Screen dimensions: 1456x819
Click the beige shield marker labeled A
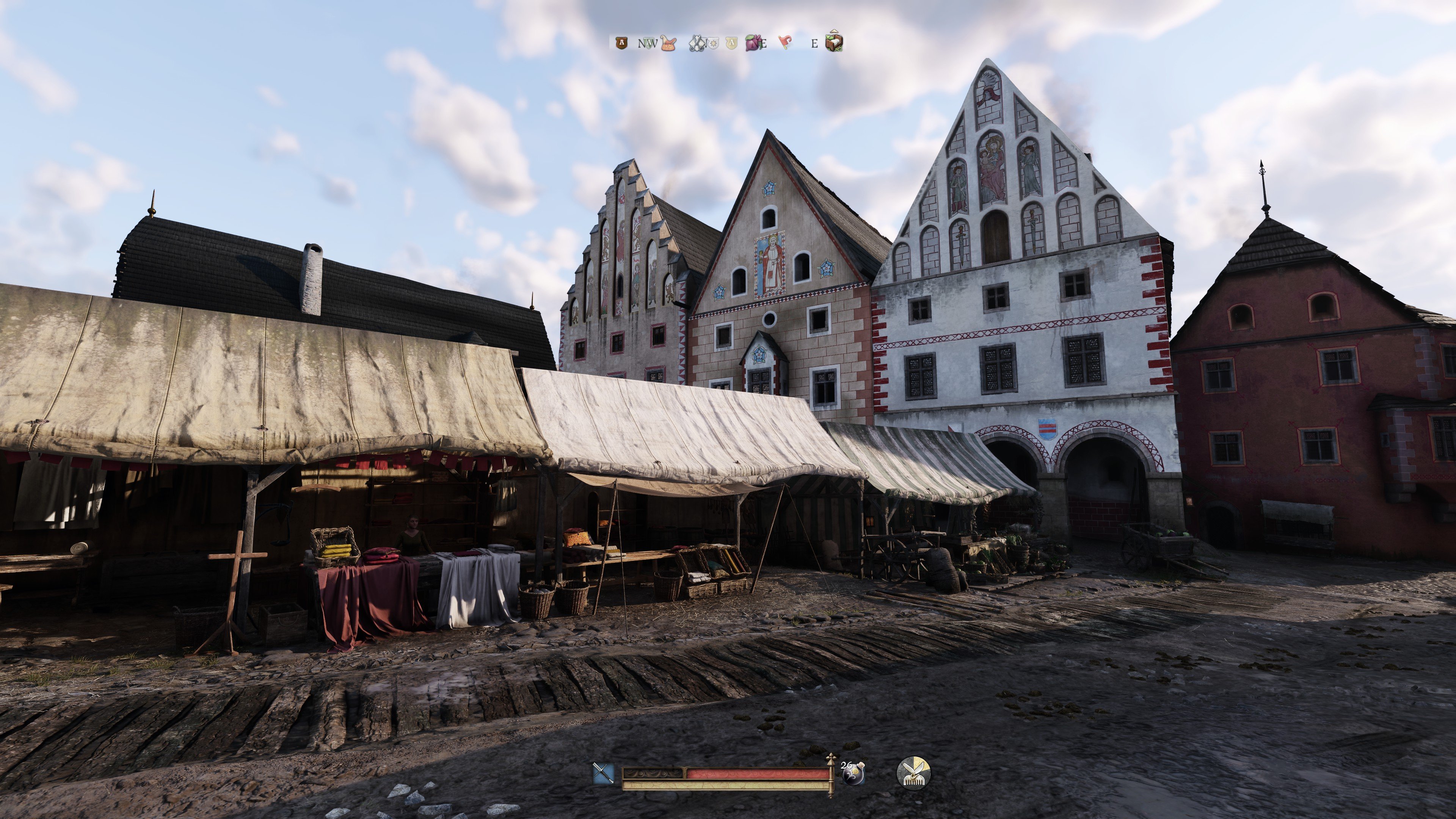[x=732, y=43]
